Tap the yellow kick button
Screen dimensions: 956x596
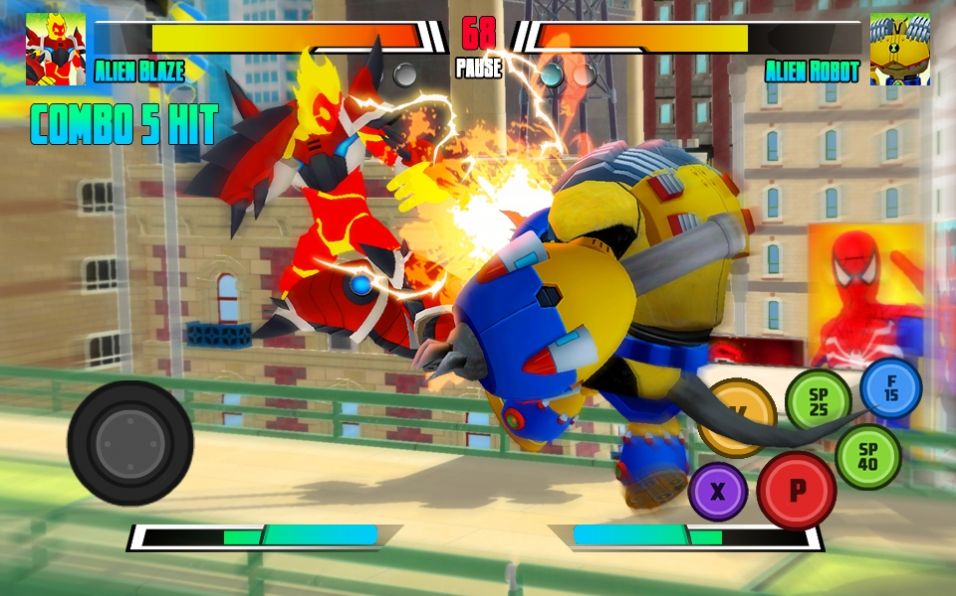[x=736, y=416]
